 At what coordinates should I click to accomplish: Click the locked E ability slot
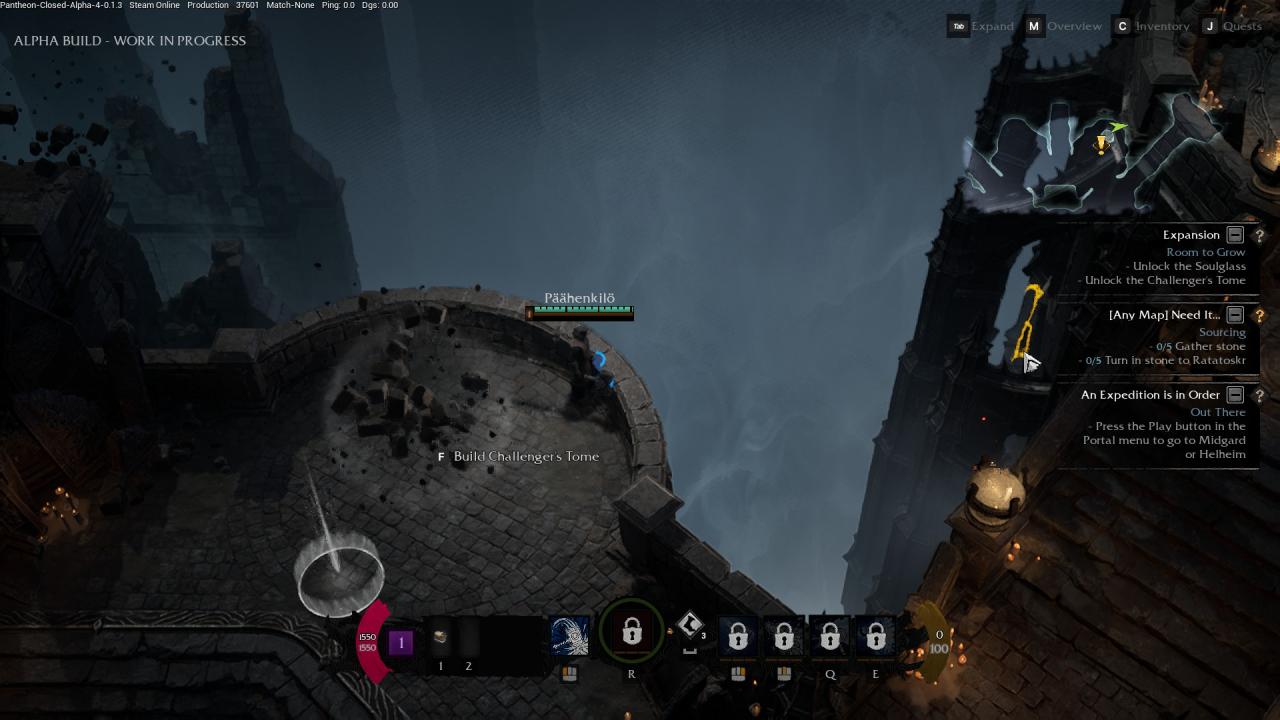tap(876, 636)
